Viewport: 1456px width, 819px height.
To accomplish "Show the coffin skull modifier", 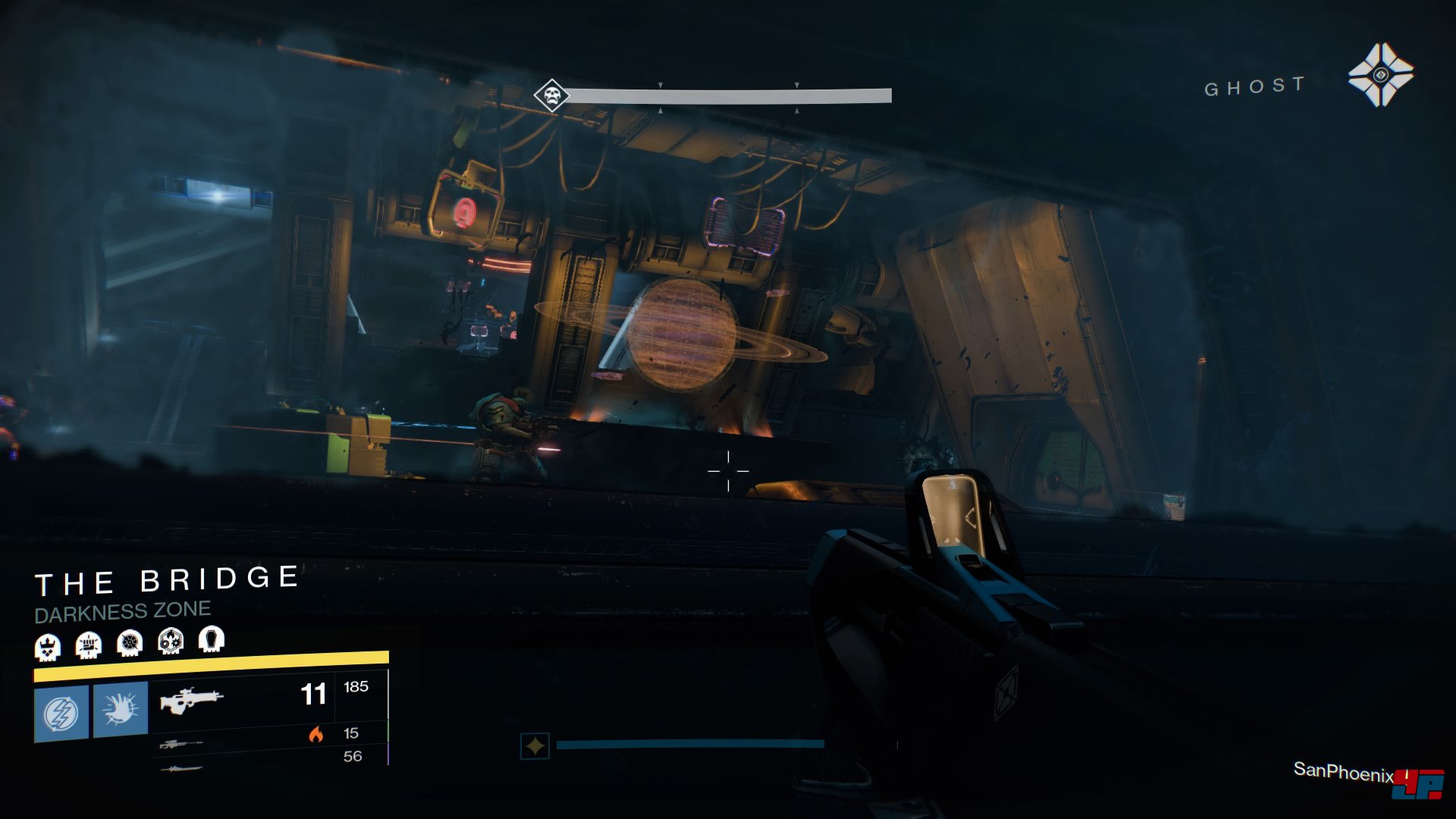I will pos(212,639).
